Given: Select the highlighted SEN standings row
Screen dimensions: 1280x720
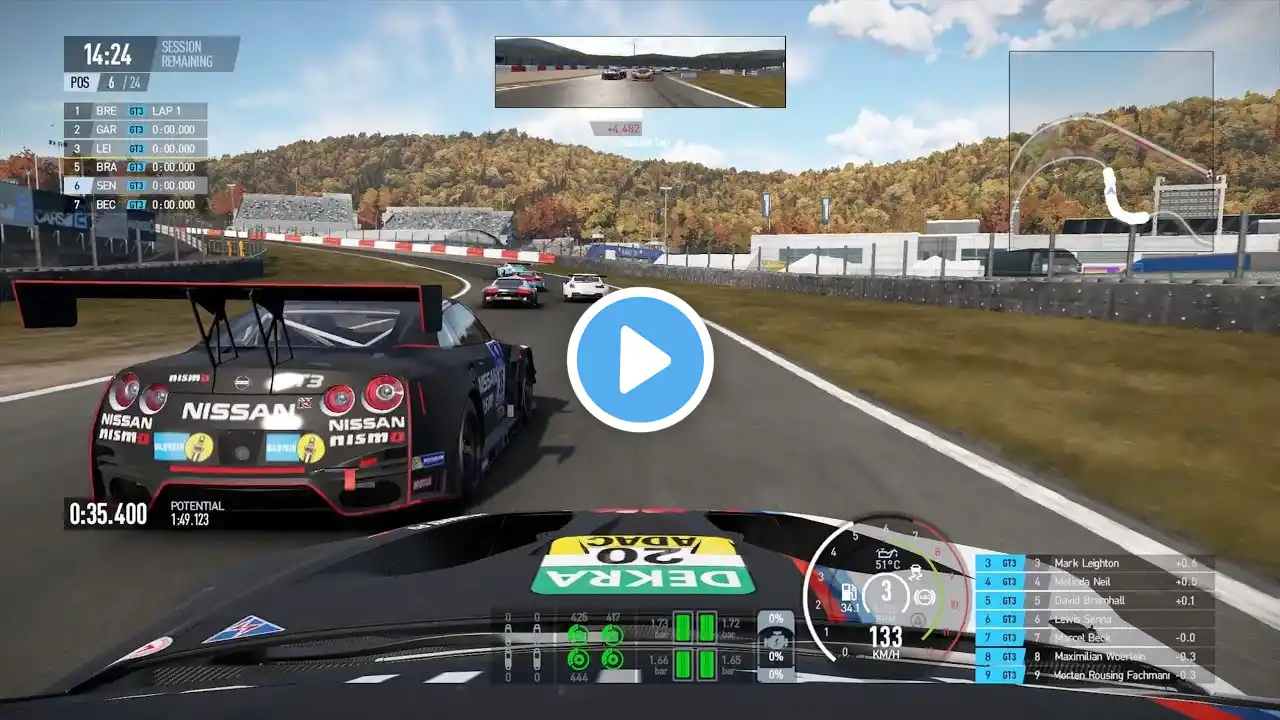Looking at the screenshot, I should 136,186.
